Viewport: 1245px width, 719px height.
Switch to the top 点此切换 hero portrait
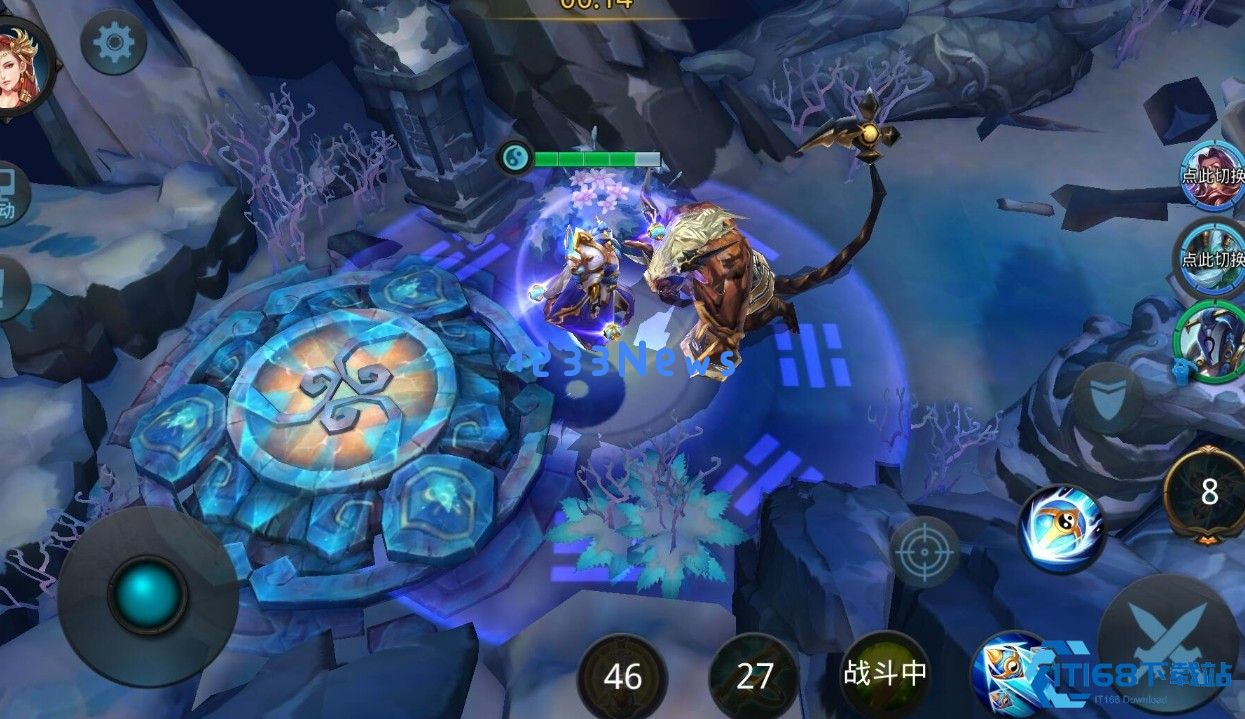[1212, 176]
